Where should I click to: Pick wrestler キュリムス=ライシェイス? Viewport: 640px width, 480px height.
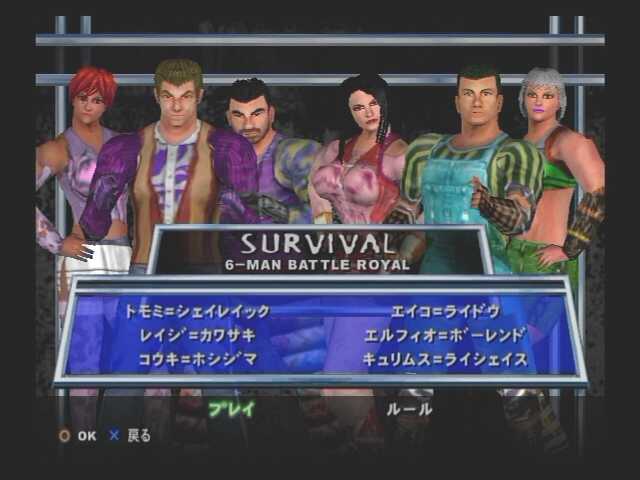coord(445,359)
